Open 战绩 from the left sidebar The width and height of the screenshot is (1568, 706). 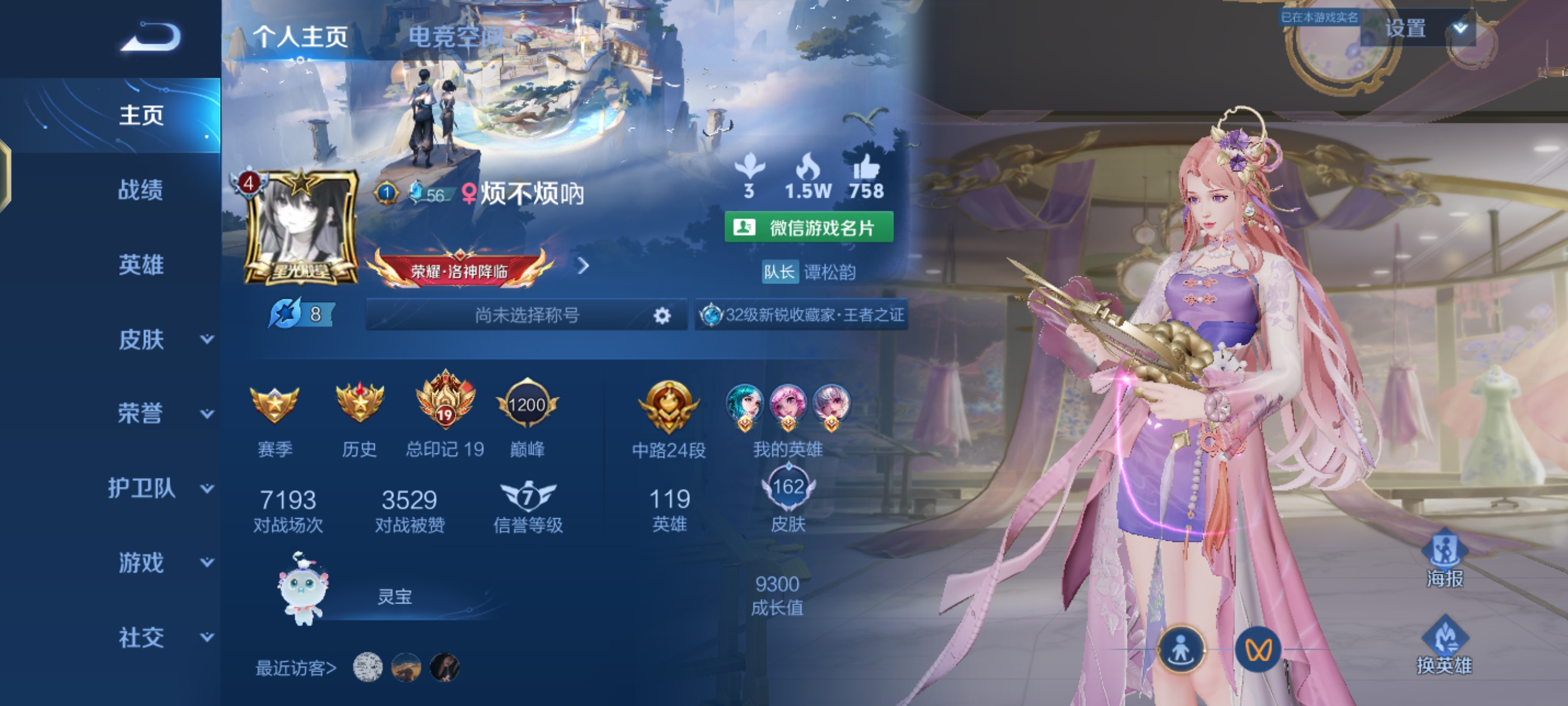coord(140,191)
